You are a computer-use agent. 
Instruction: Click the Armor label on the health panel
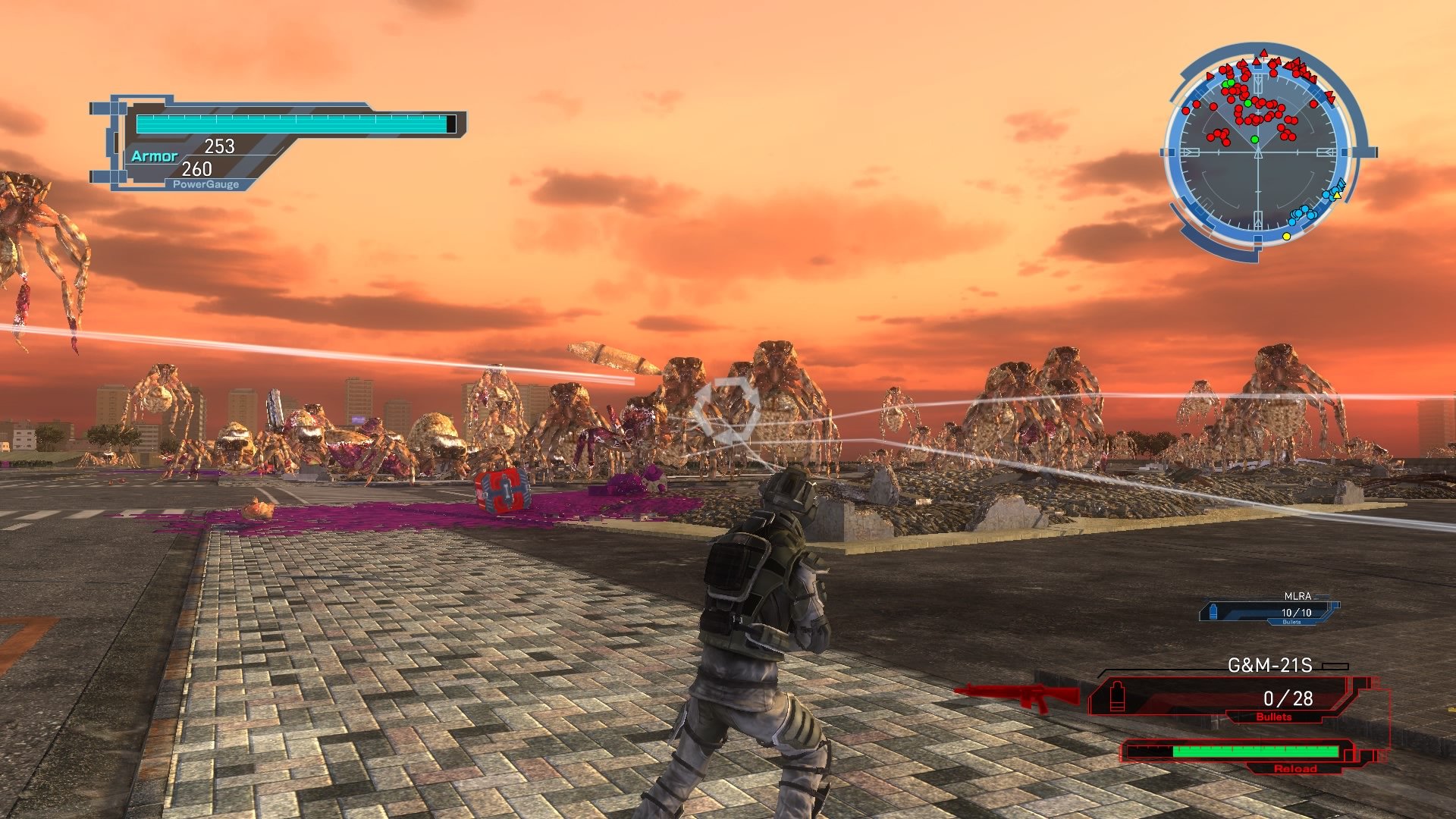coord(155,156)
